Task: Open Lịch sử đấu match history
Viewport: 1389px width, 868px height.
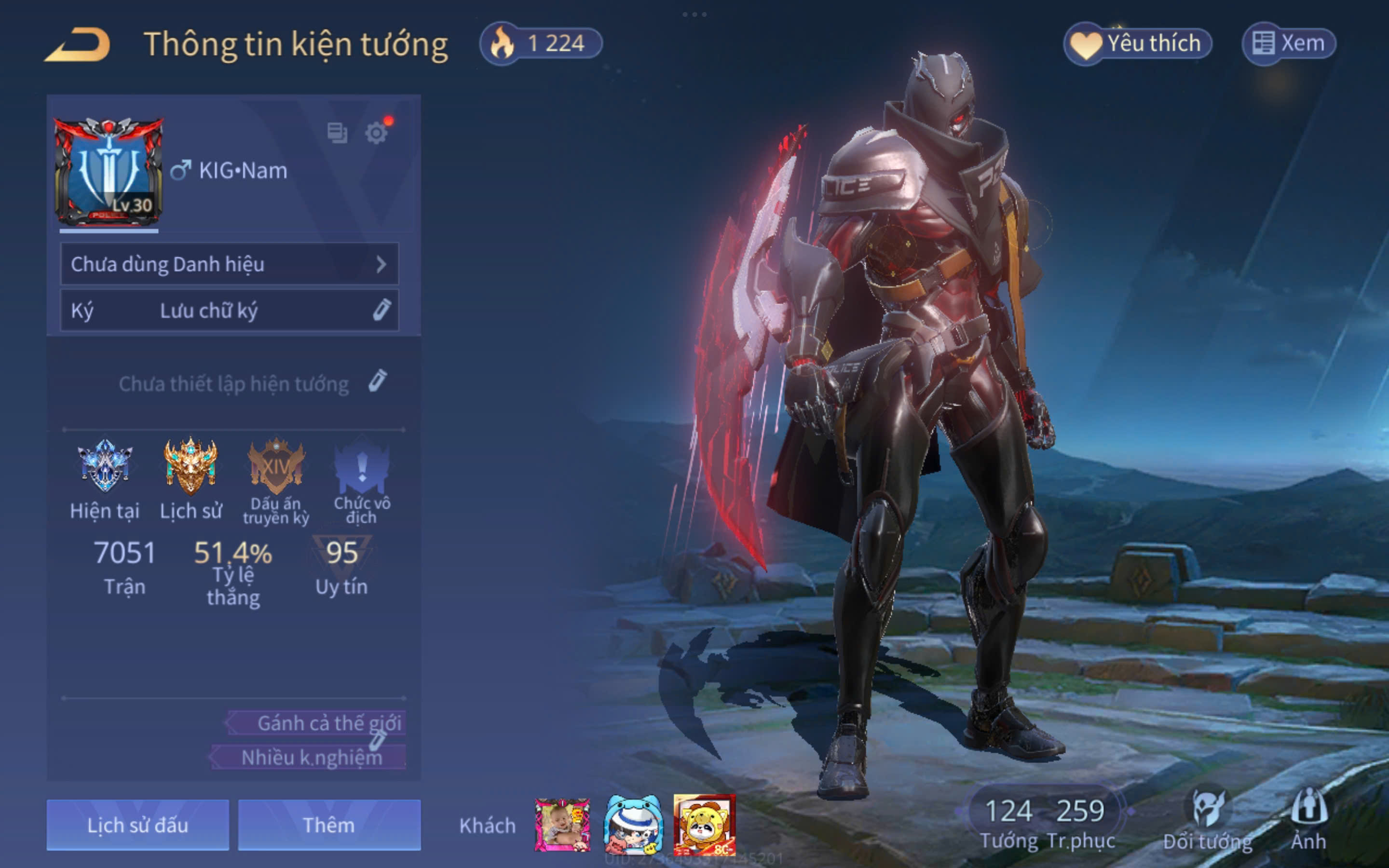Action: coord(138,825)
